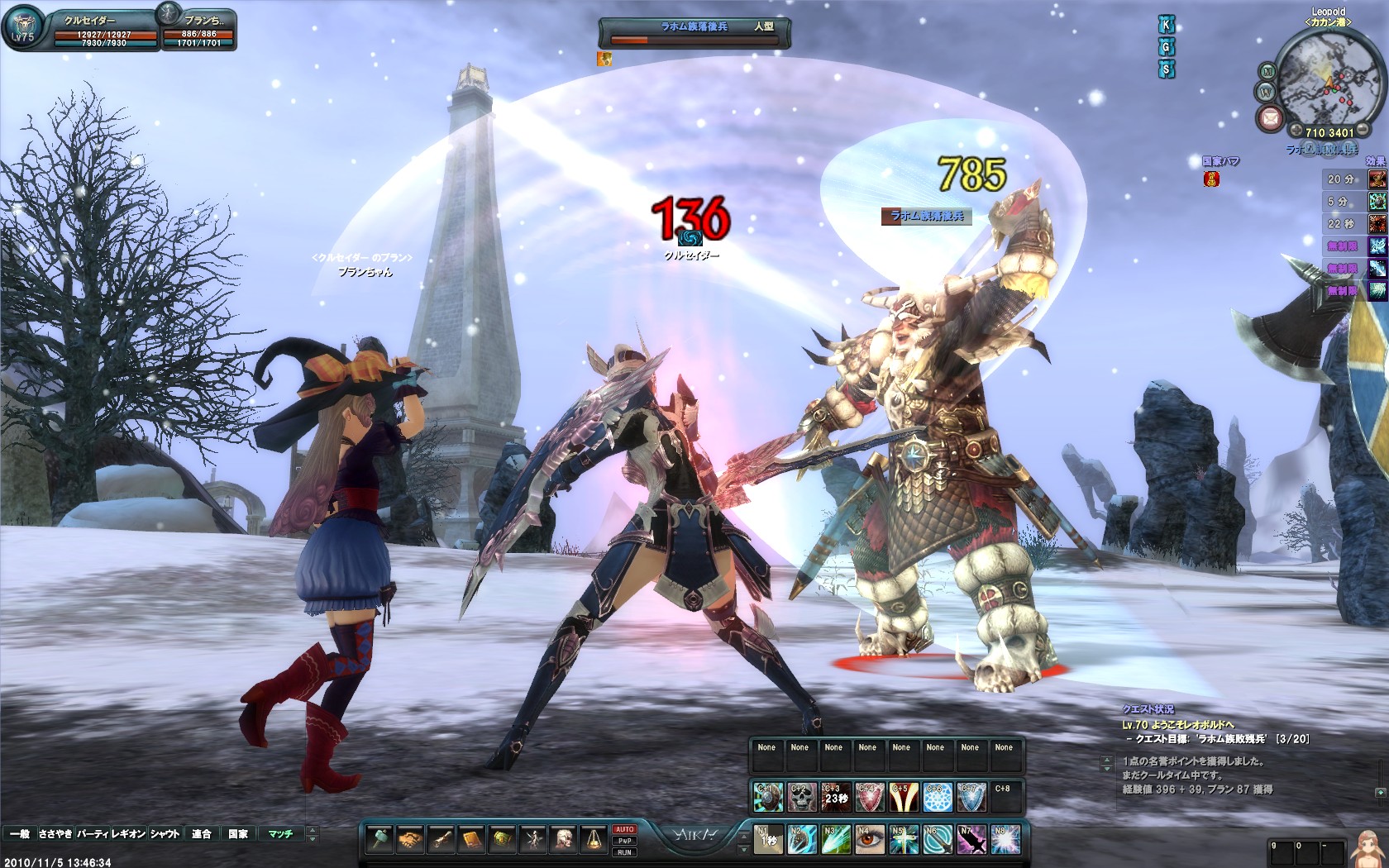Toggle the AUTO button
Screen dimensions: 1389x868
pyautogui.click(x=624, y=829)
